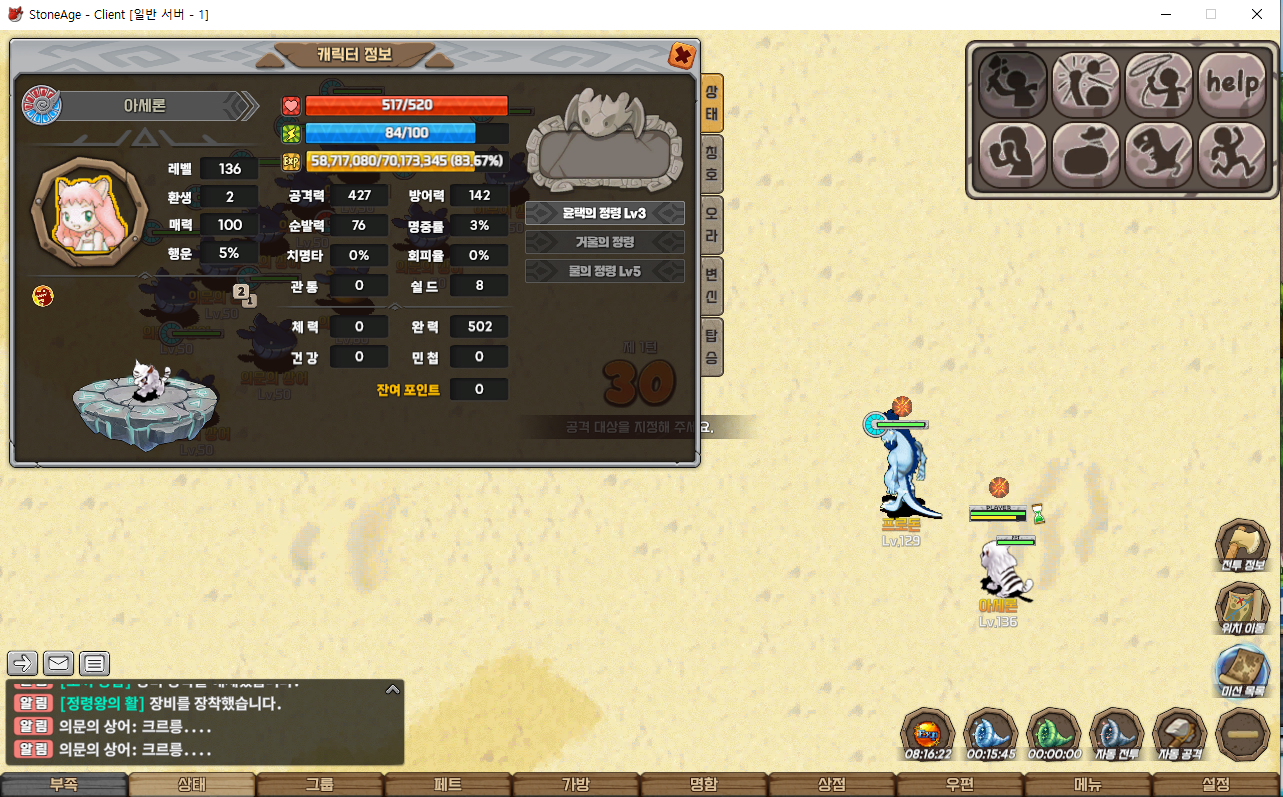Screen dimensions: 1283x797
Task: Click the help button in the battle panel
Action: pos(1233,82)
